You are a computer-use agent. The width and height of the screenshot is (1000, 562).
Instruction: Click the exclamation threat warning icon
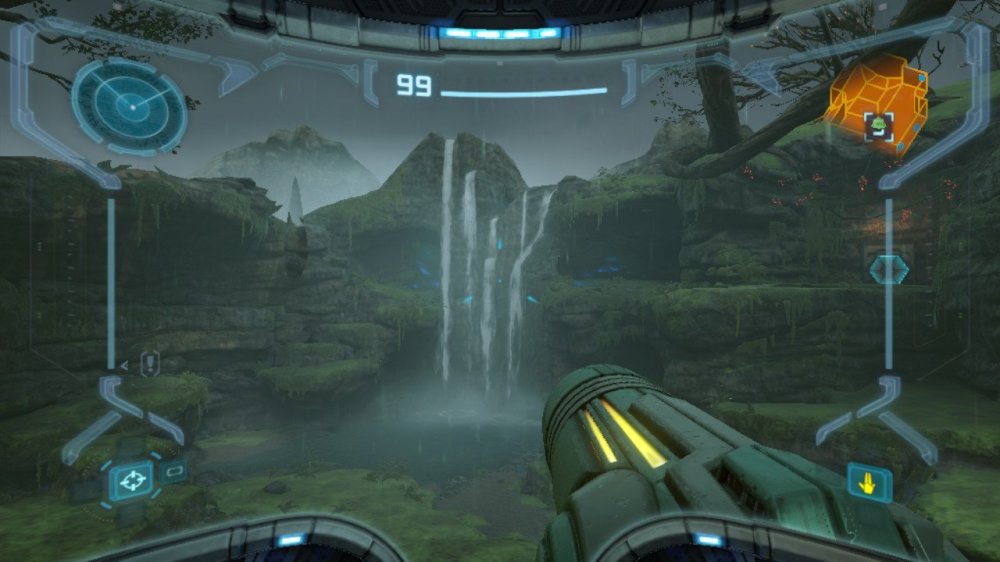(150, 364)
